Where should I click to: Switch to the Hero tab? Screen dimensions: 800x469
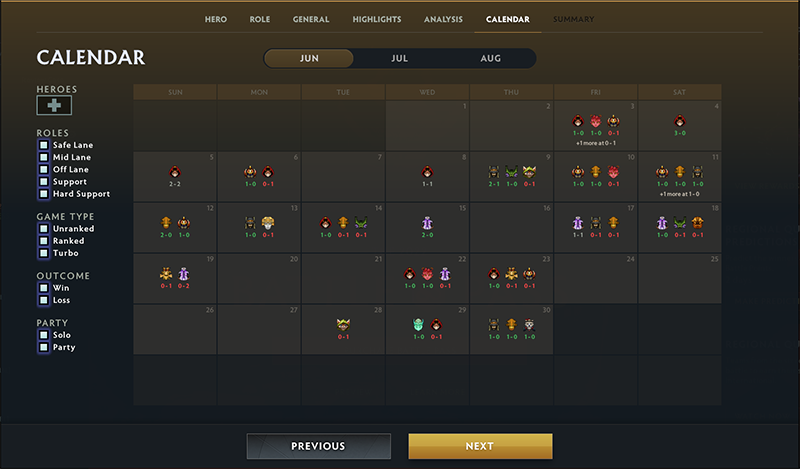(x=216, y=19)
